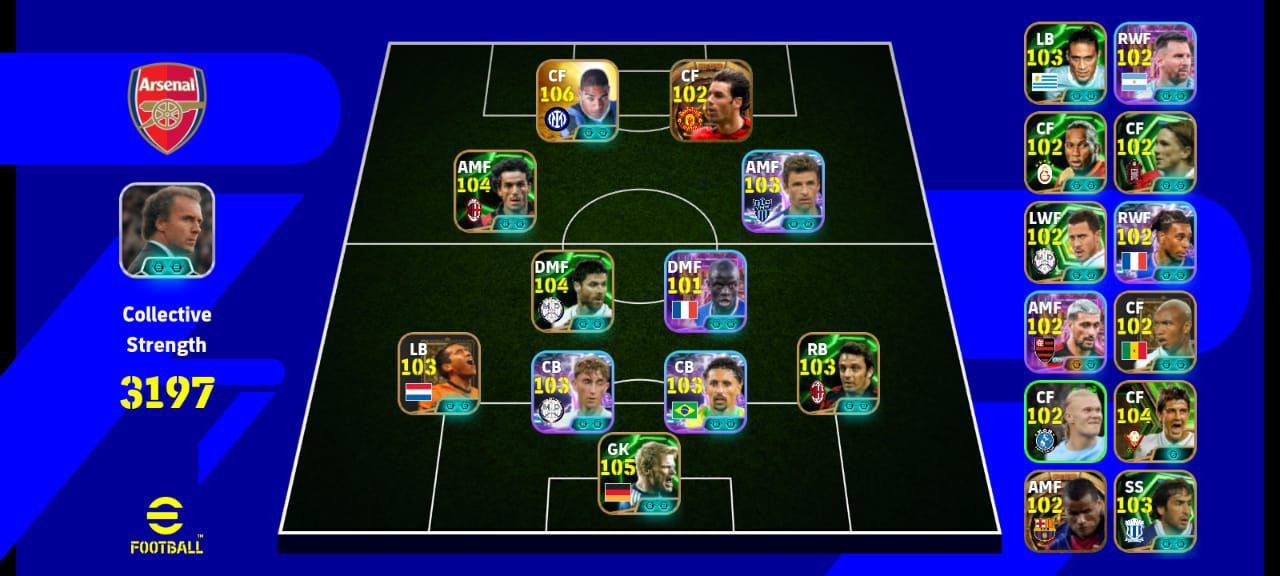This screenshot has width=1280, height=576.
Task: Pick the AMF 104 player card
Action: [x=496, y=191]
